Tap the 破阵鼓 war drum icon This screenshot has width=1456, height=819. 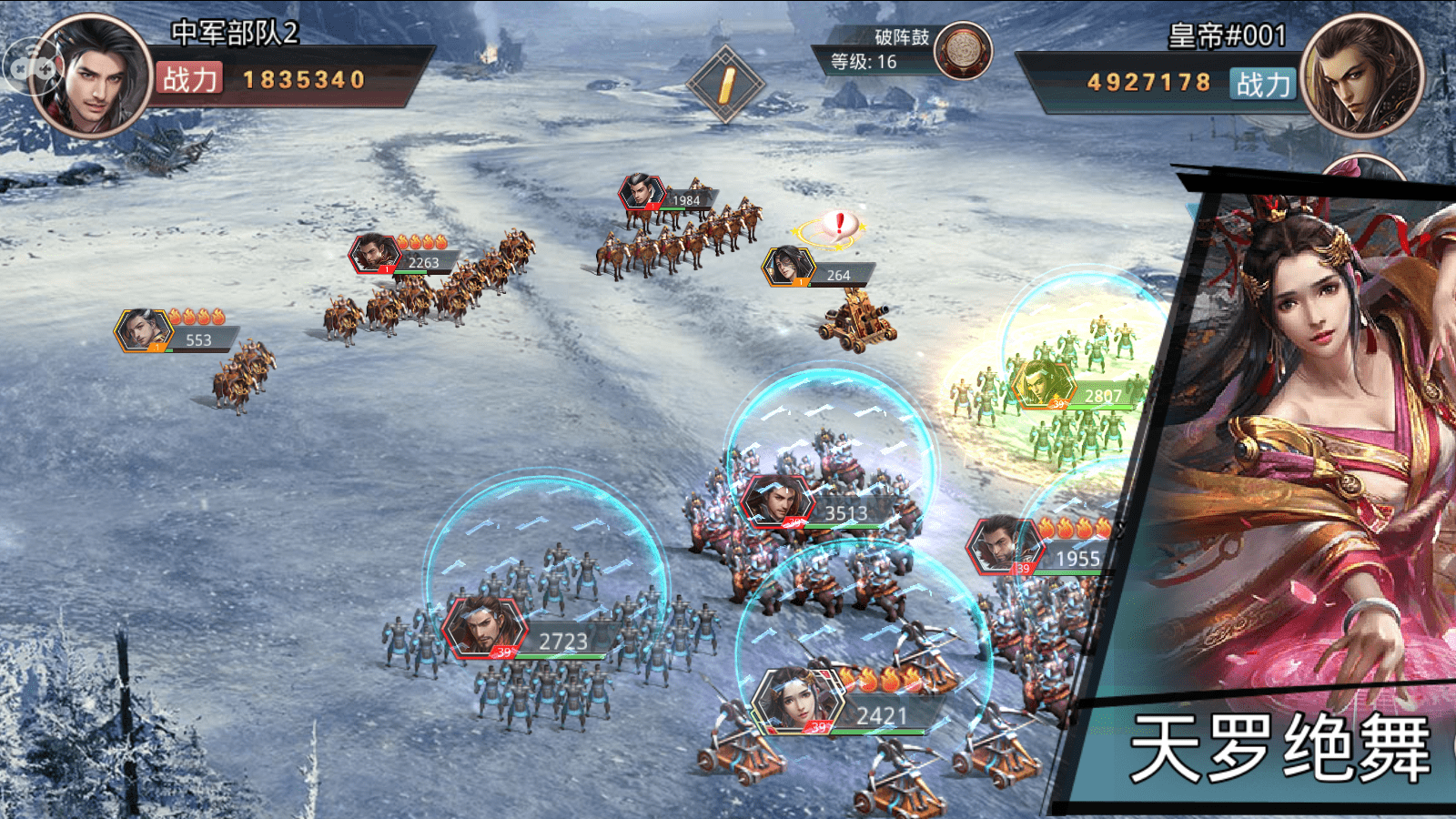[963, 50]
